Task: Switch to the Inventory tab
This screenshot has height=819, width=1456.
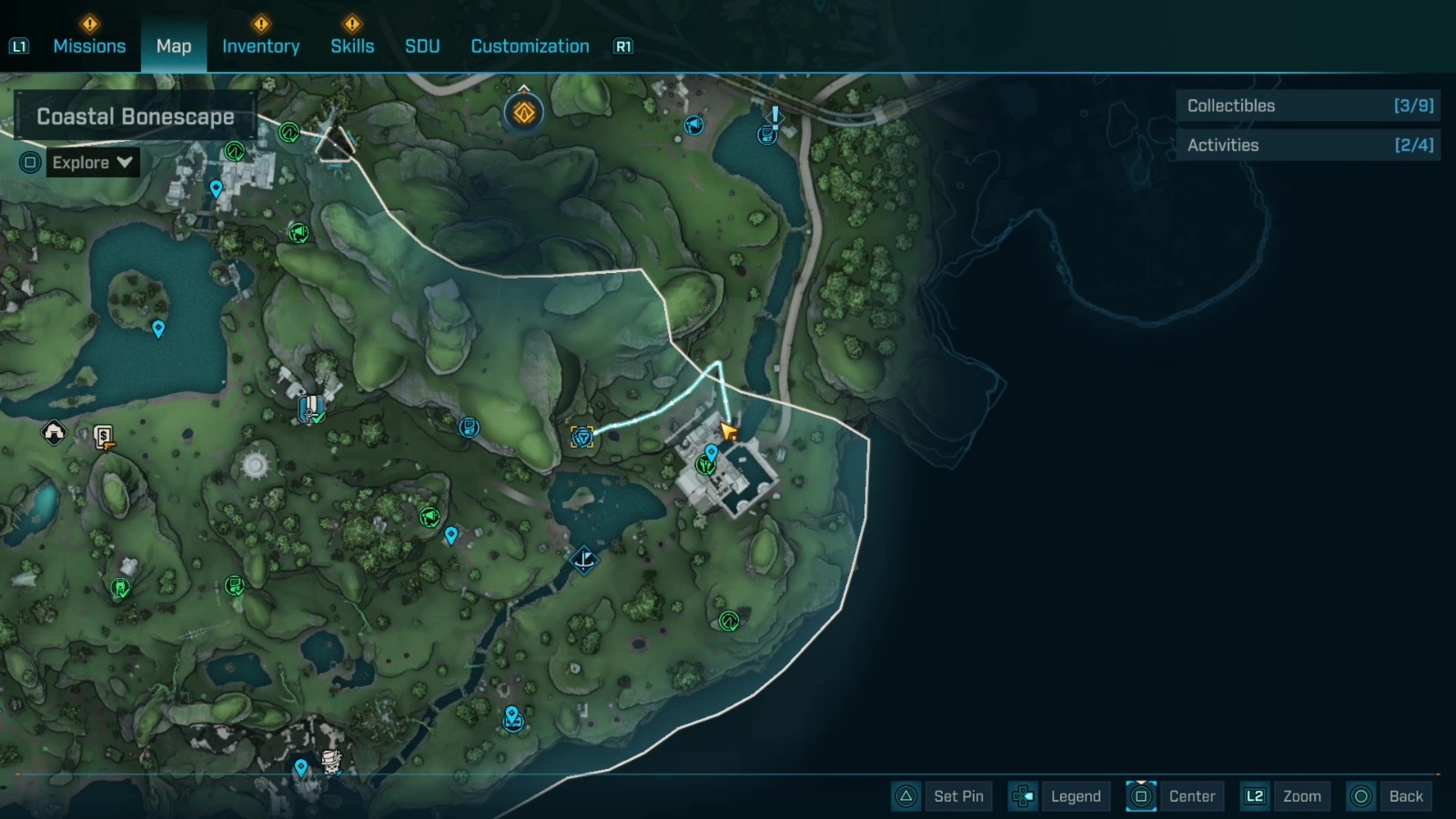Action: (261, 45)
